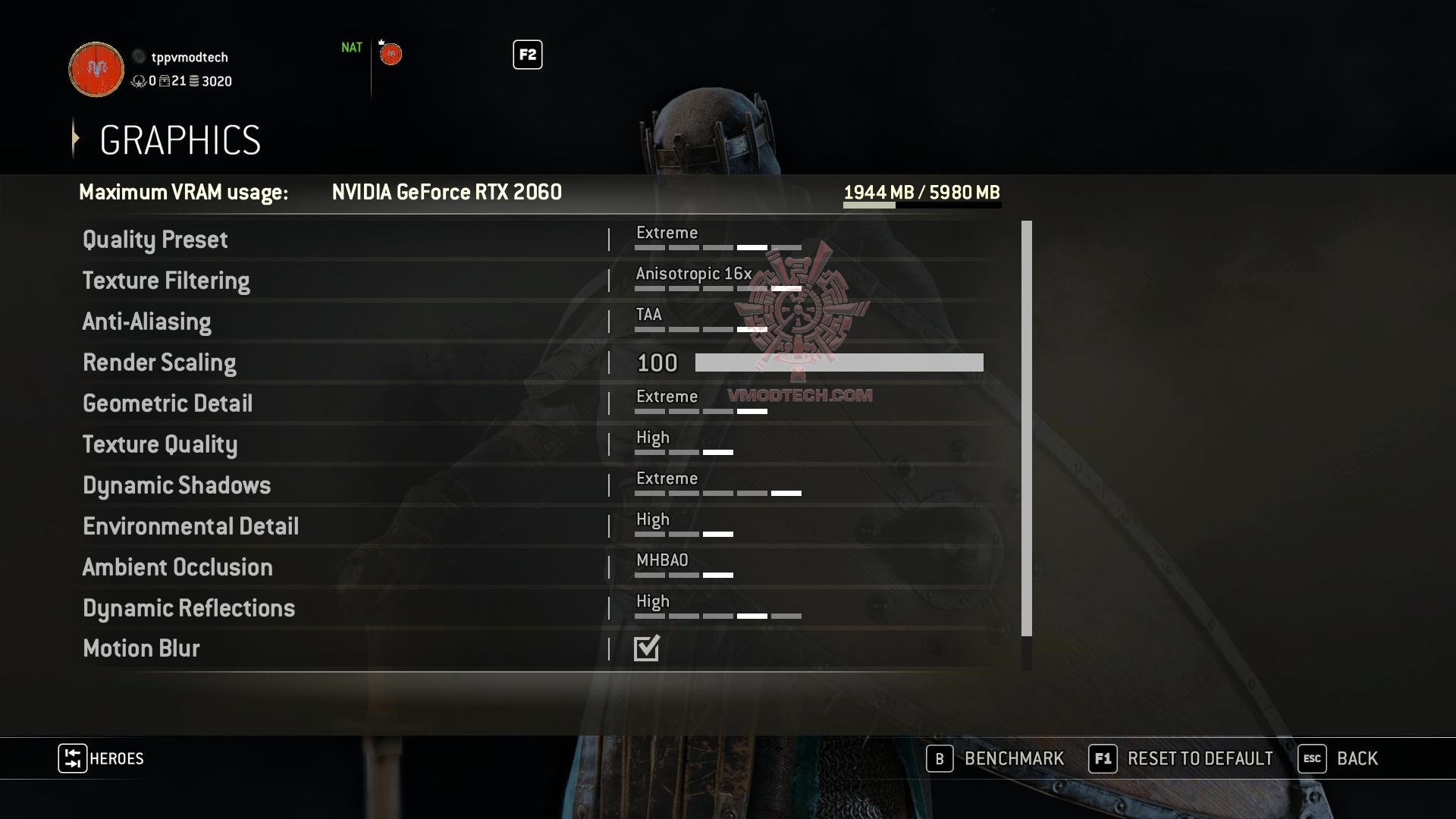Click the laurel renown icon showing 0
Image resolution: width=1456 pixels, height=819 pixels.
pos(138,82)
